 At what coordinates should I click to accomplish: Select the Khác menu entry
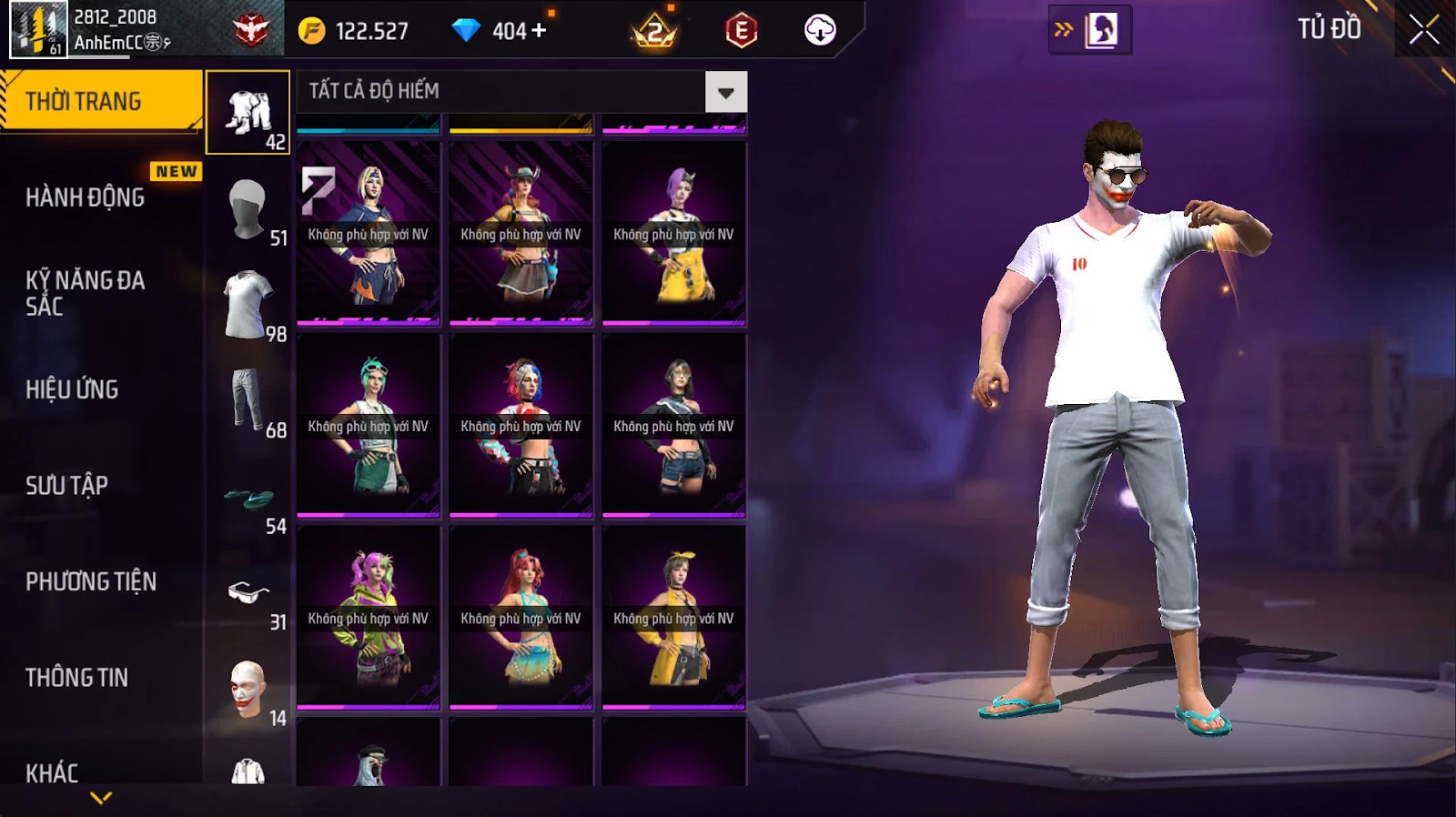(52, 772)
